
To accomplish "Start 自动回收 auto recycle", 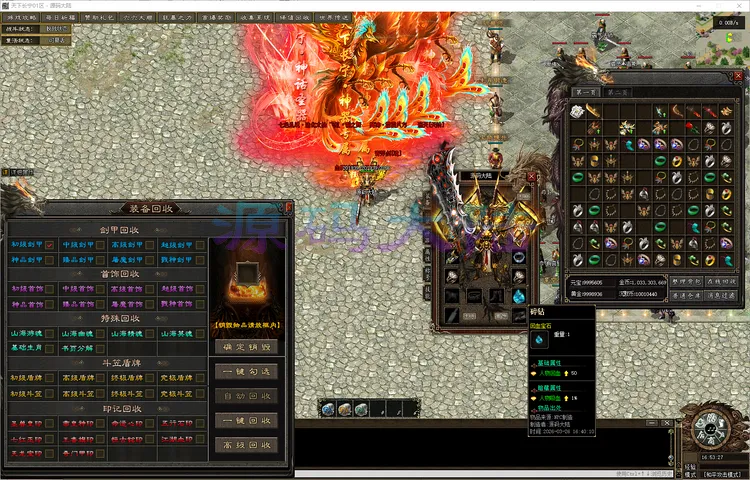I will click(246, 397).
